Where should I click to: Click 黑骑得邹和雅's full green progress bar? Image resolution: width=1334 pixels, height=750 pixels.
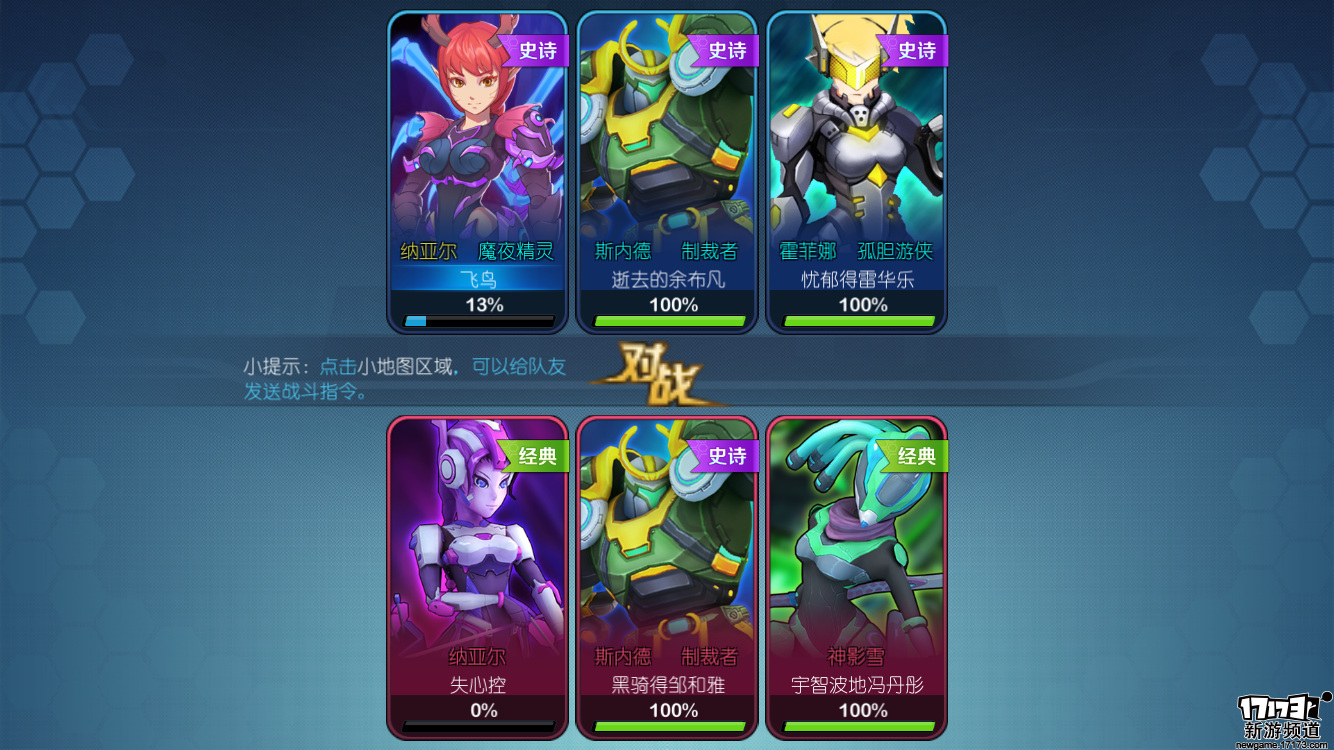pyautogui.click(x=666, y=727)
